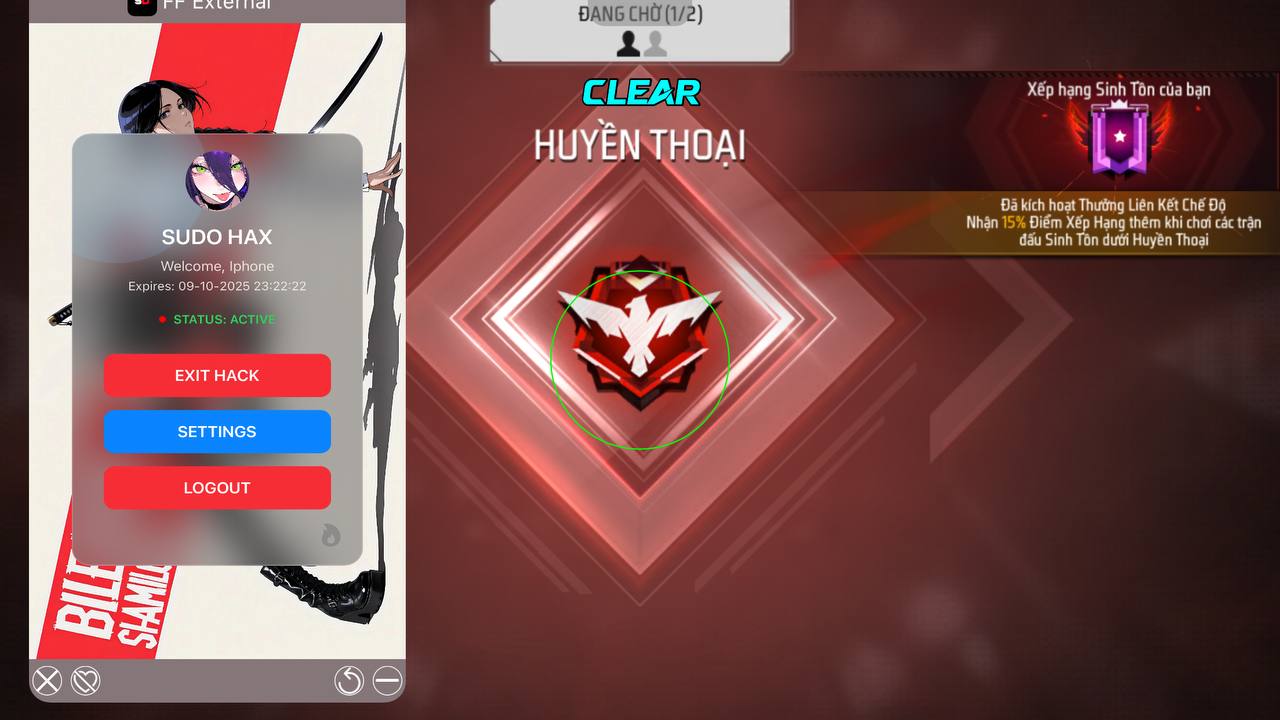Click the avatar thumbnail in the panel
The image size is (1280, 720).
pyautogui.click(x=217, y=182)
